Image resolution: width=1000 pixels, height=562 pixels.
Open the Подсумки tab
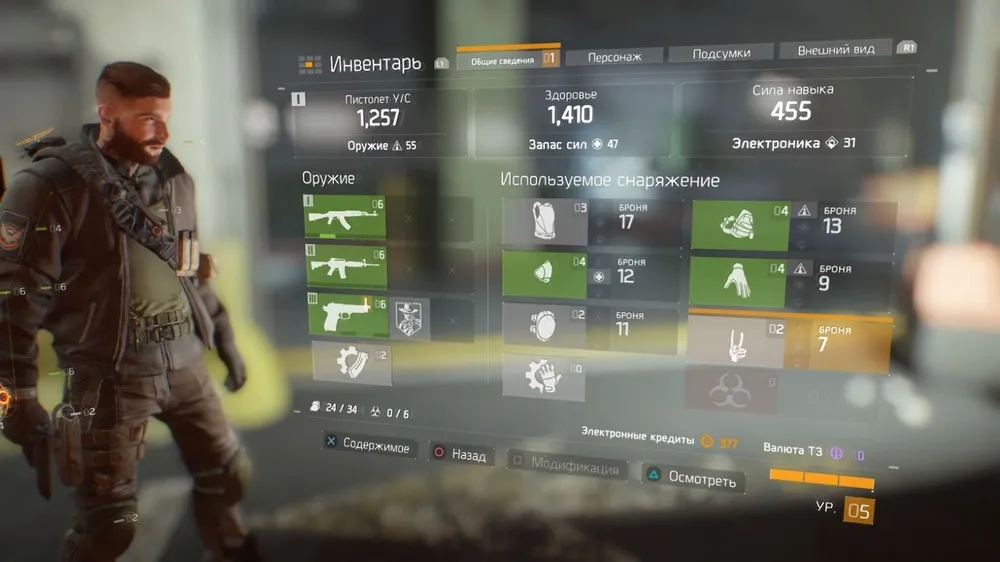(720, 53)
